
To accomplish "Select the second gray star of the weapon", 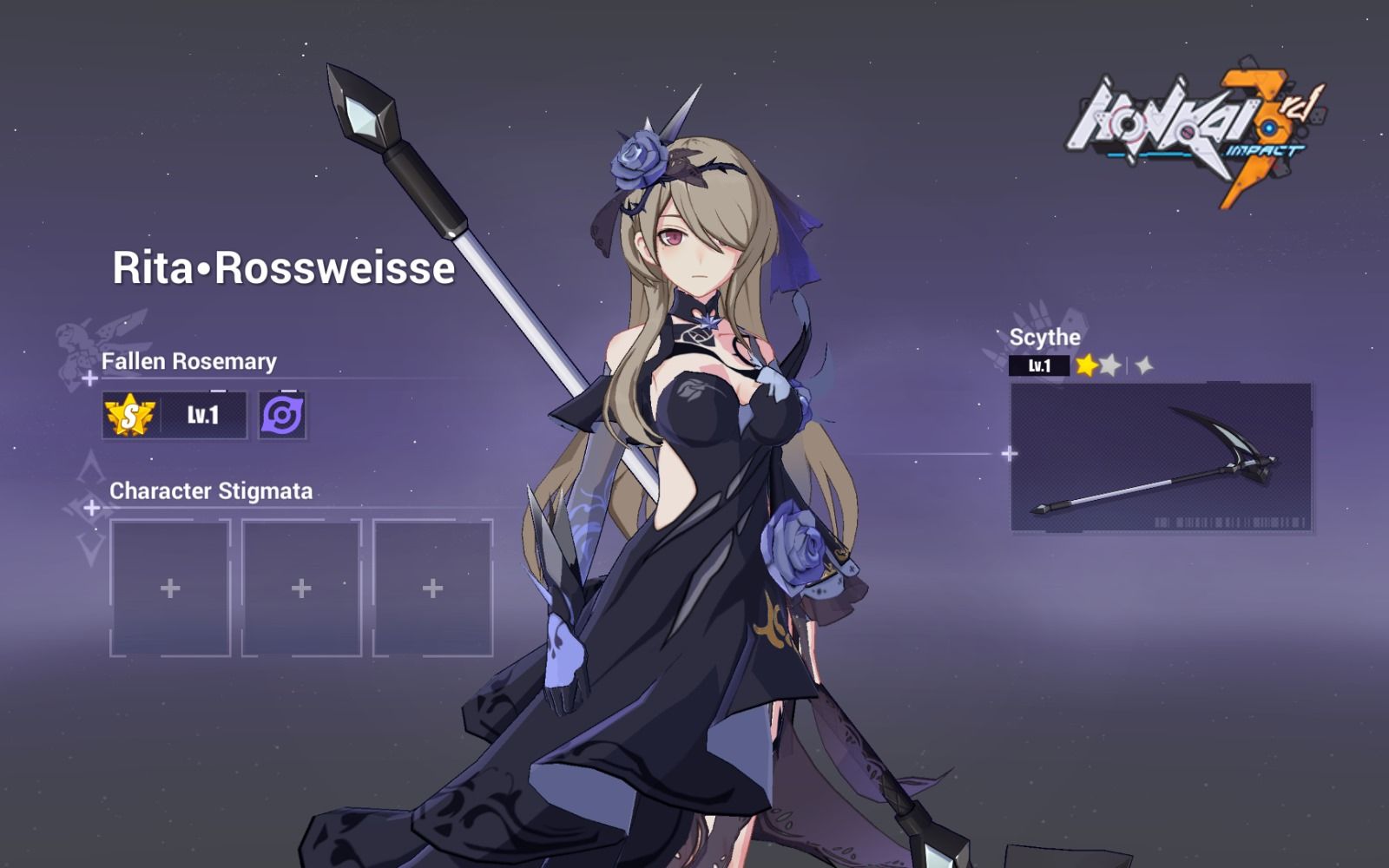I will [1111, 365].
